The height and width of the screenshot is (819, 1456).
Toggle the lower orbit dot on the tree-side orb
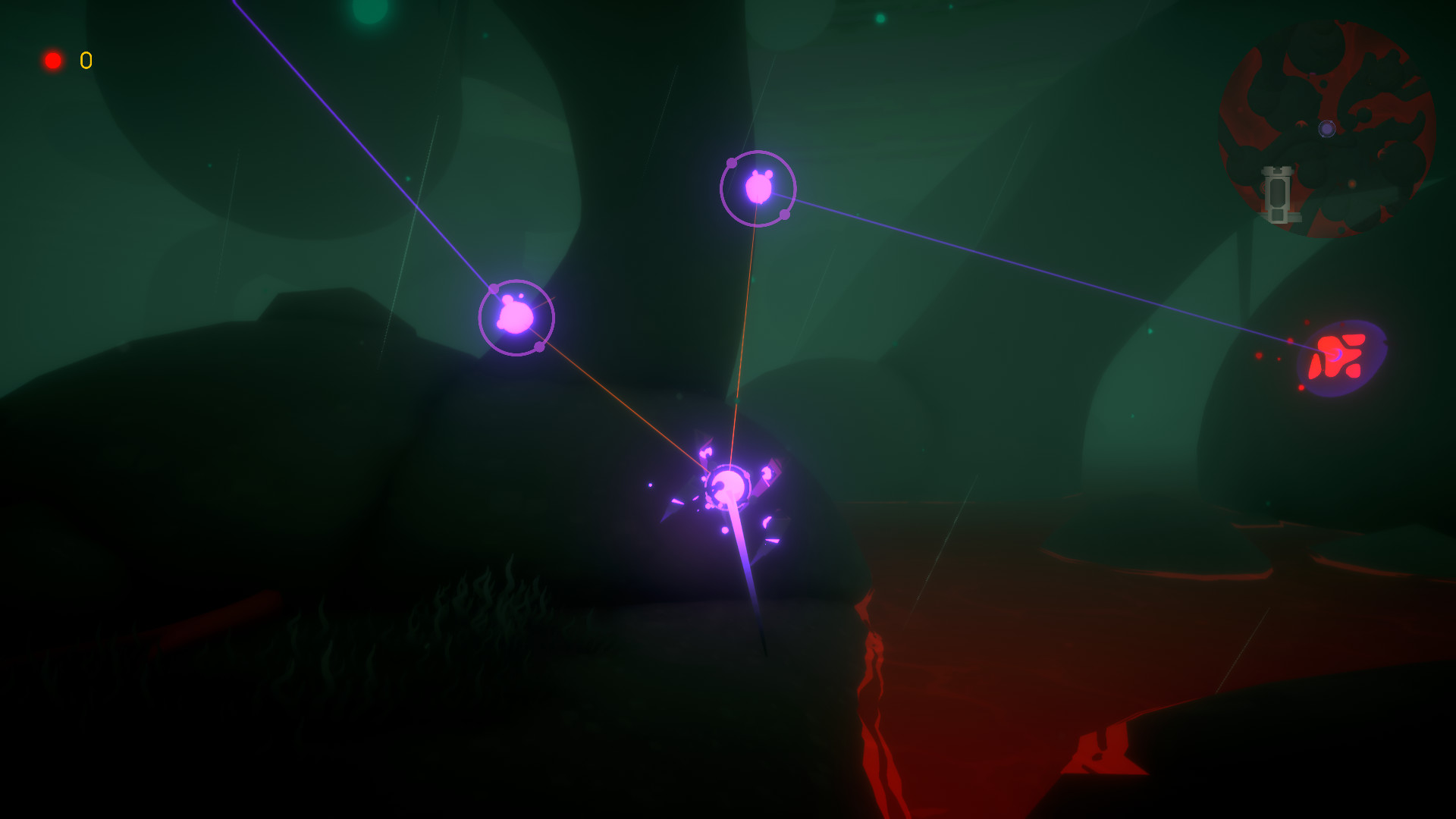(x=539, y=347)
